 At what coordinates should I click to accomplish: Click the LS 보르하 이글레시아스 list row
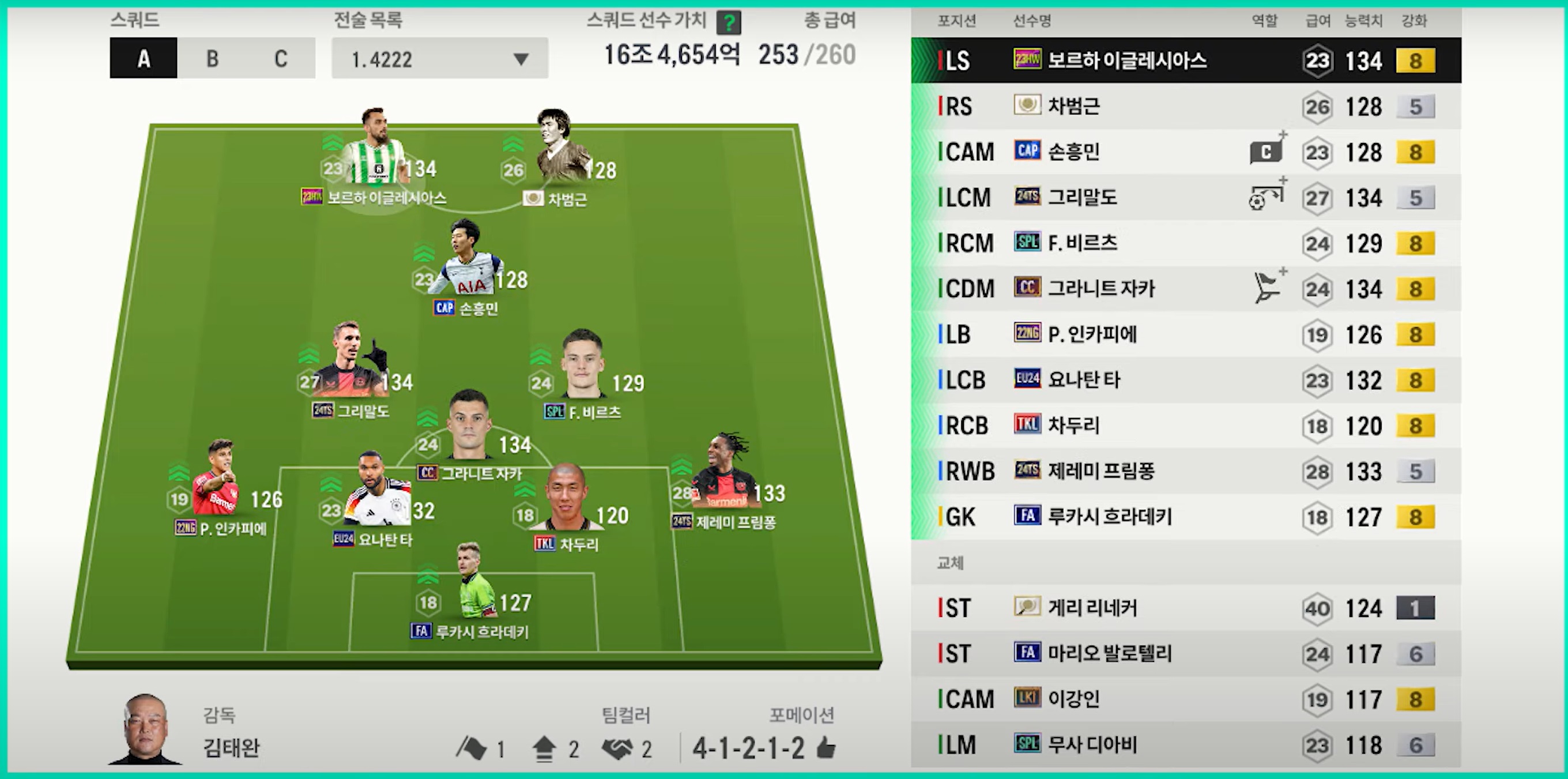click(1186, 61)
